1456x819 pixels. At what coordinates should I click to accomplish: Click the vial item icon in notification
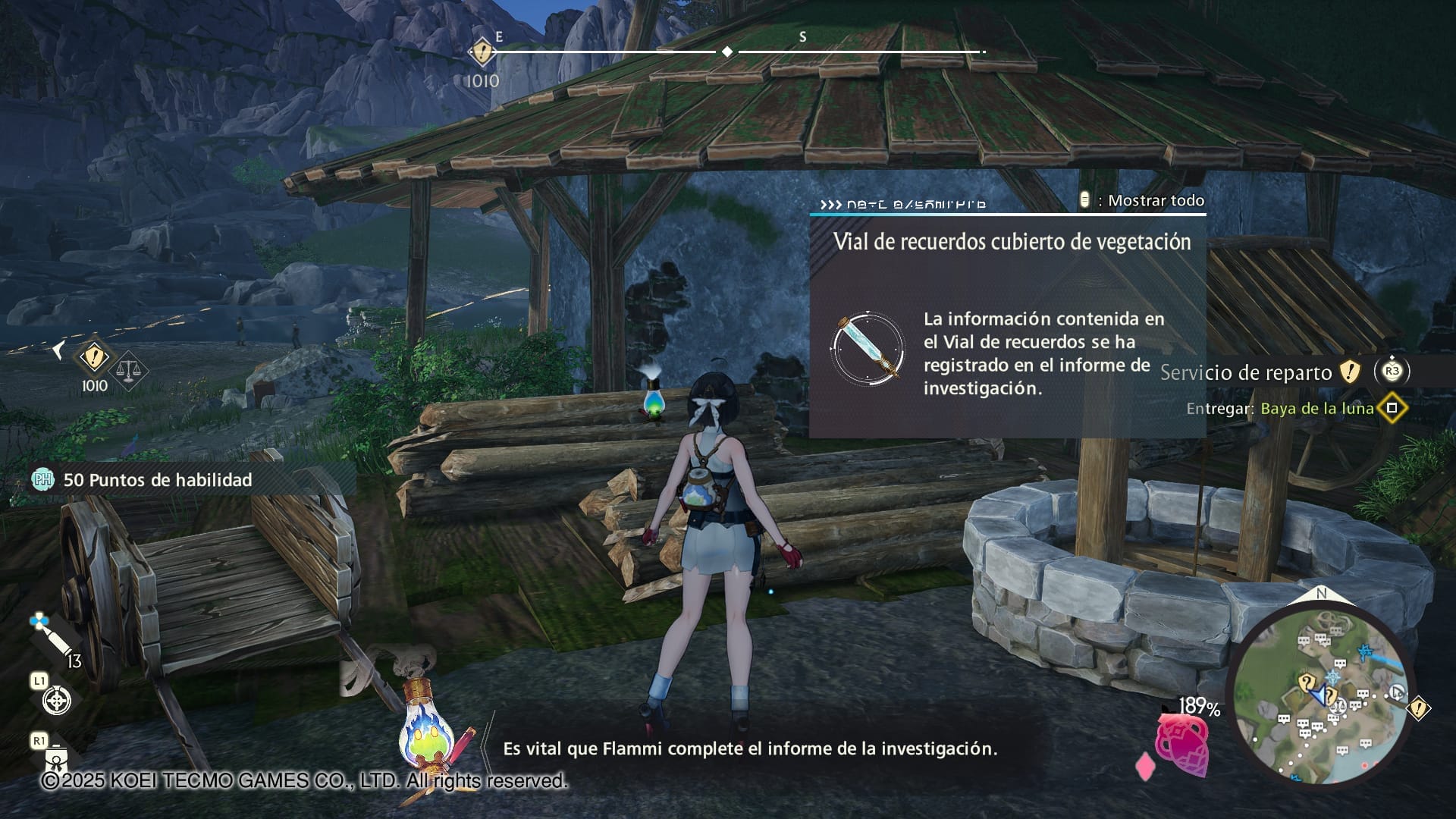[867, 349]
